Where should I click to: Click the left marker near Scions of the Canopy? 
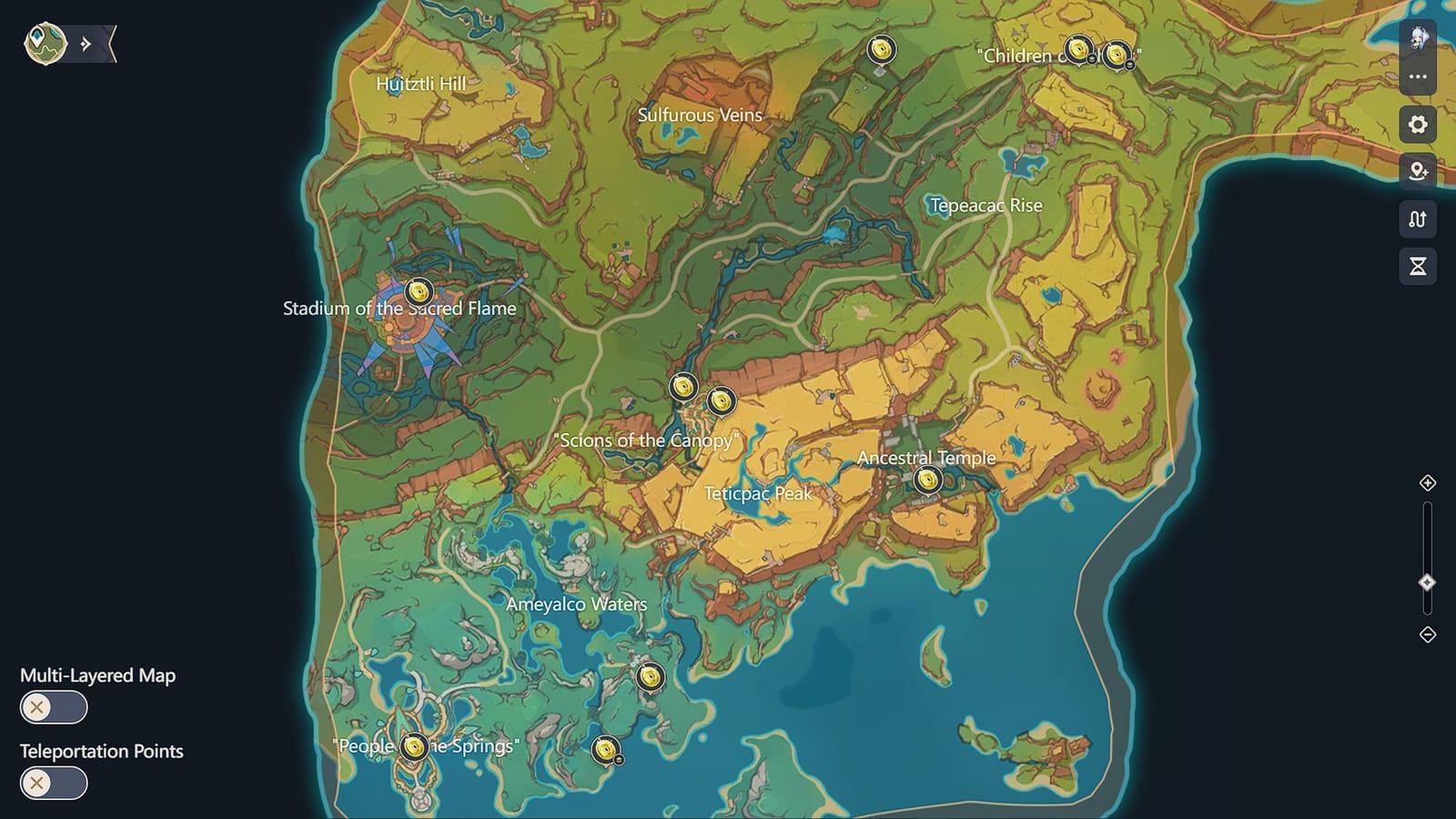682,387
